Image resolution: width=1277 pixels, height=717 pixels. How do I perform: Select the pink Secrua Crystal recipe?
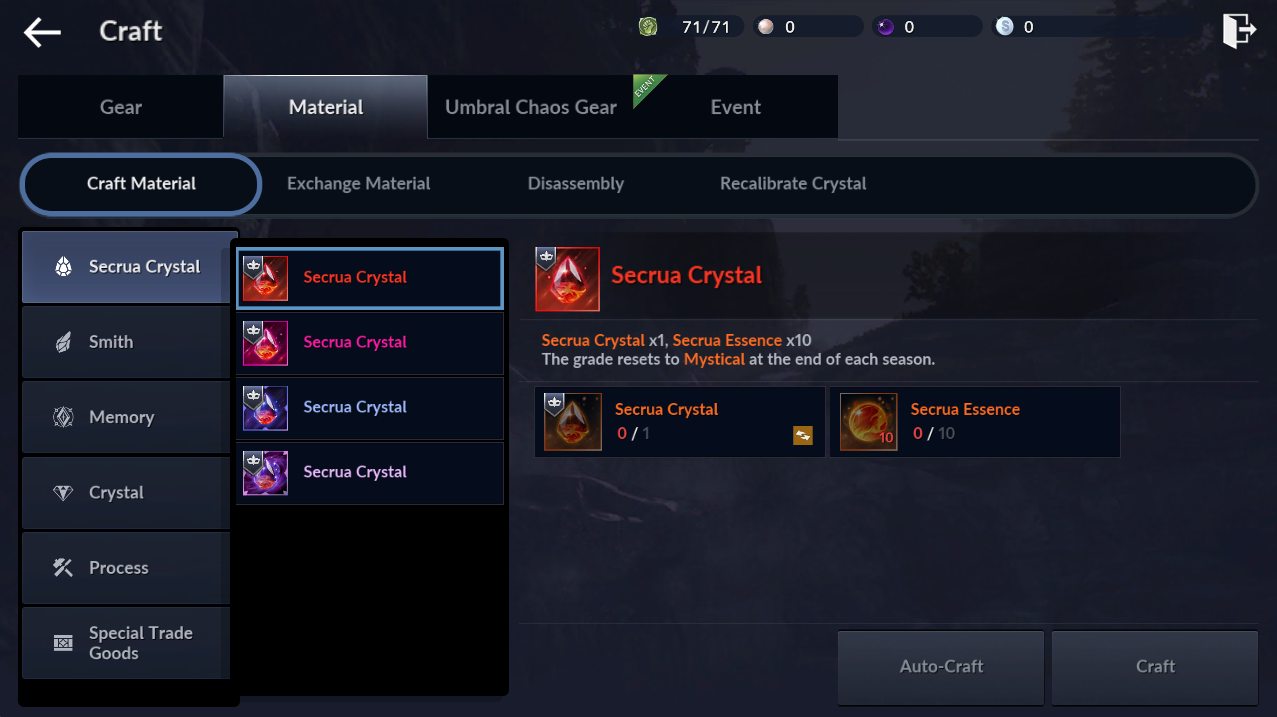click(370, 342)
